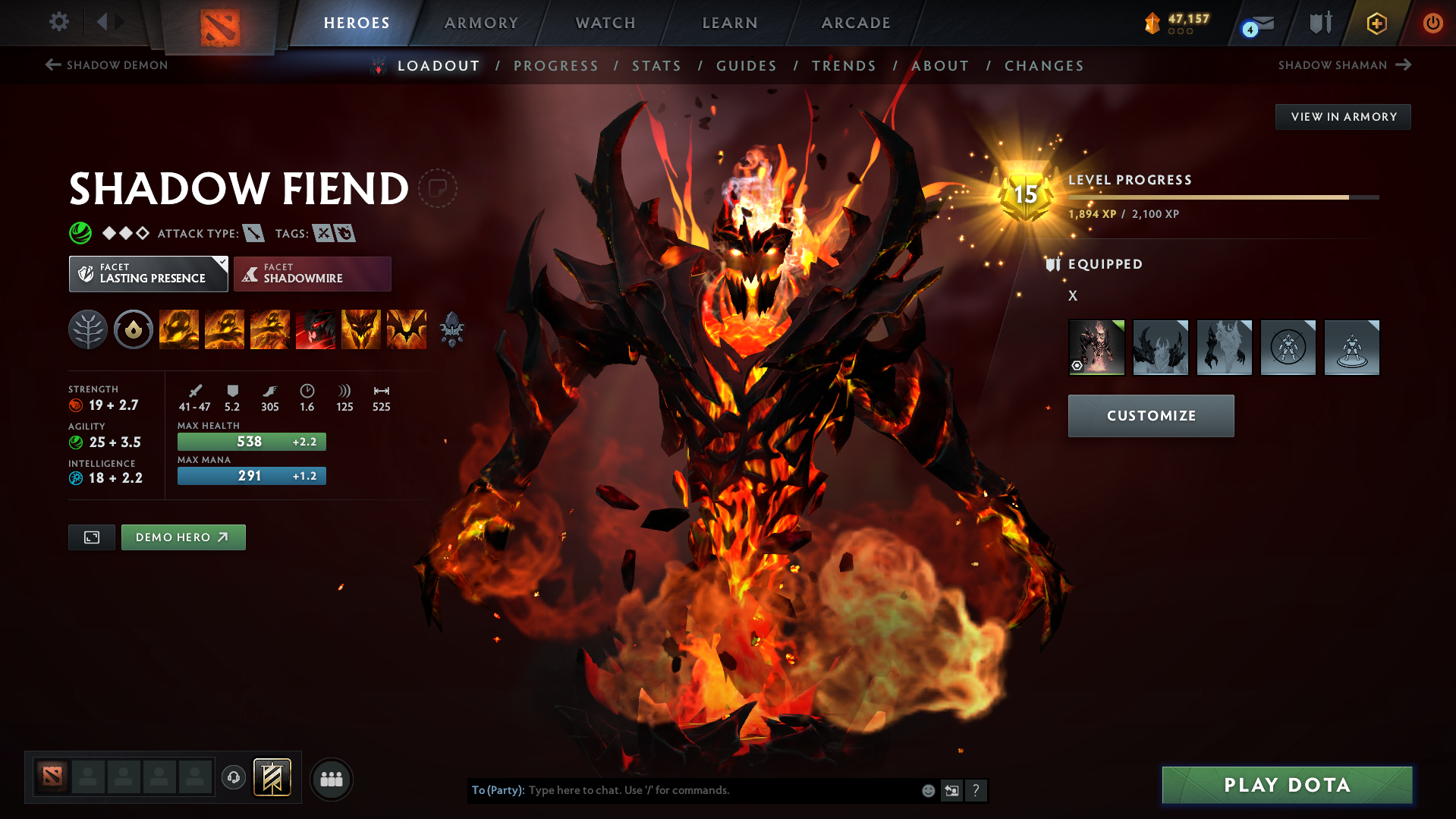The image size is (1456, 819).
Task: Switch to the STATS tab
Action: 656,65
